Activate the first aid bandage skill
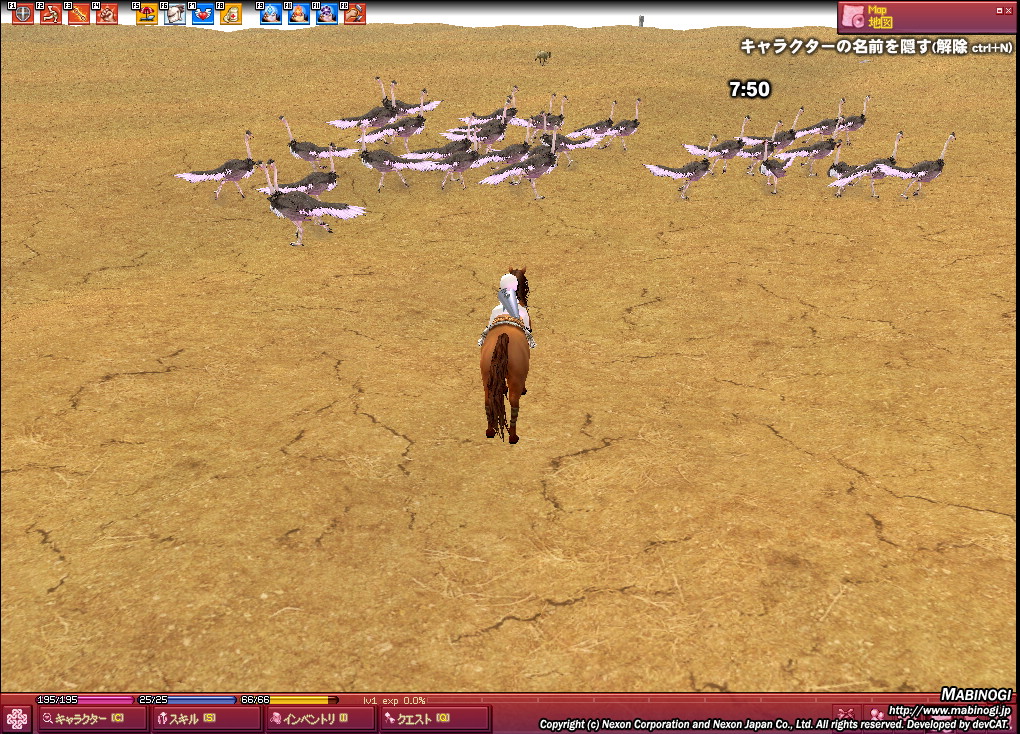 [x=231, y=14]
